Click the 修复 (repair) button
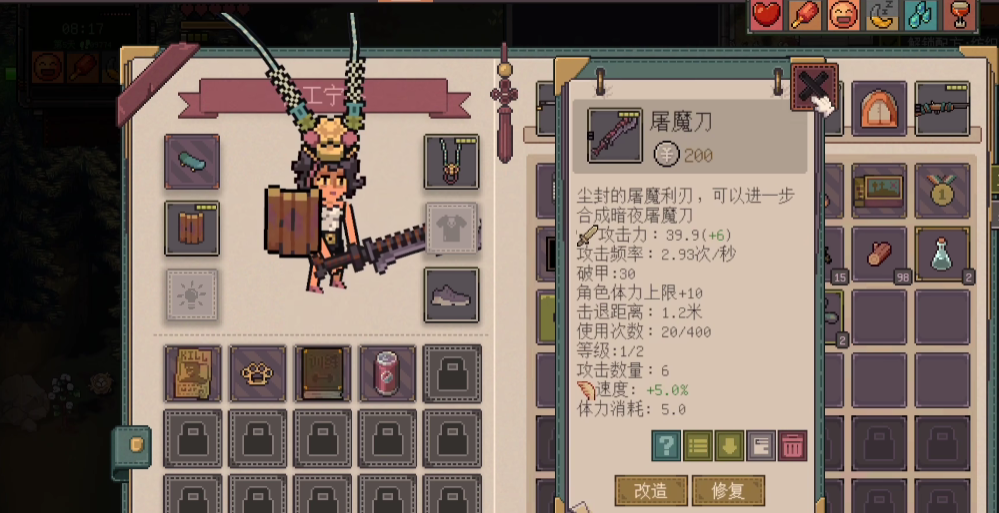This screenshot has width=999, height=513. pyautogui.click(x=727, y=490)
